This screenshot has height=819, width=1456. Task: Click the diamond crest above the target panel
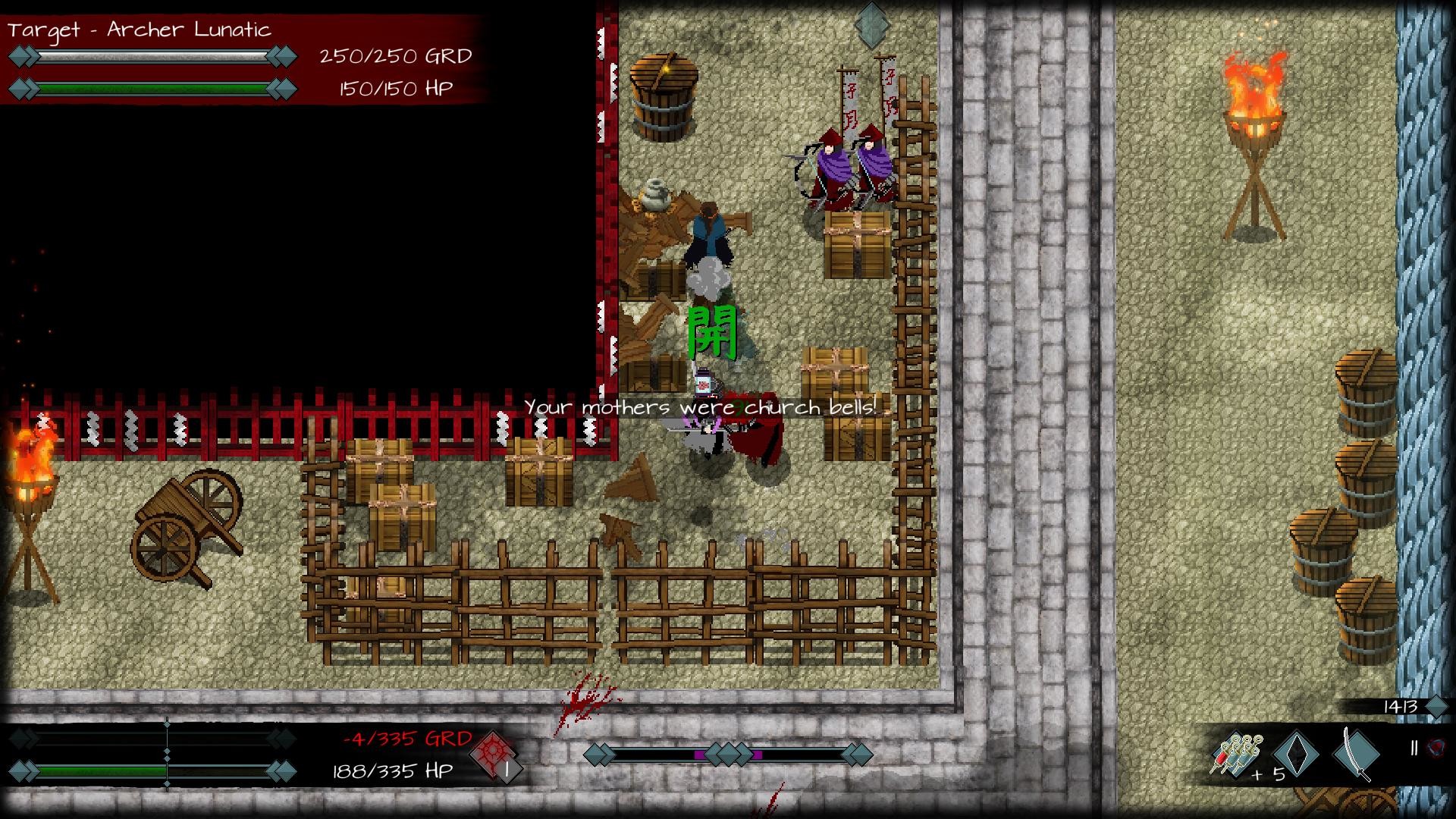click(x=869, y=23)
